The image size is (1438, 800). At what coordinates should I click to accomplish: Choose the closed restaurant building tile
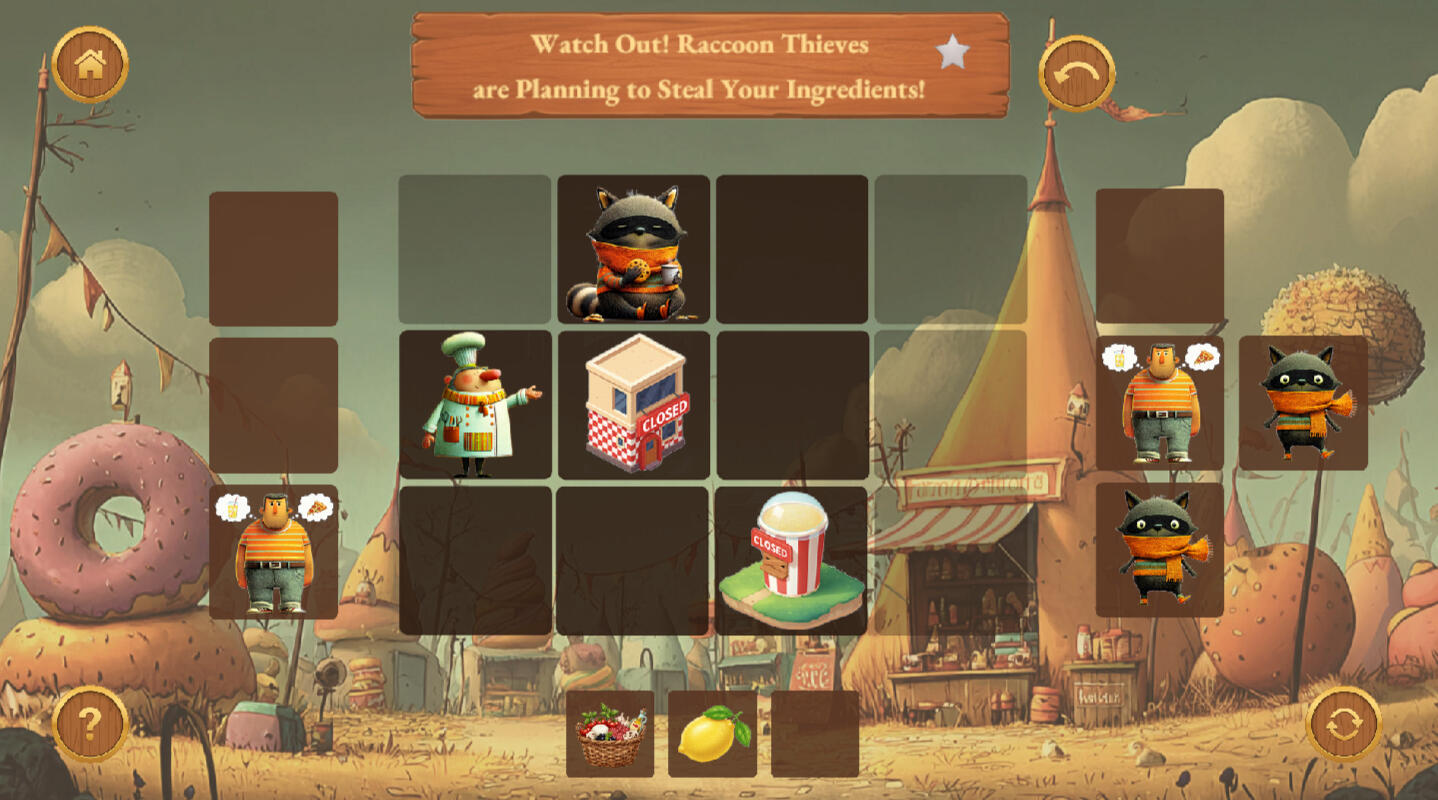[634, 404]
